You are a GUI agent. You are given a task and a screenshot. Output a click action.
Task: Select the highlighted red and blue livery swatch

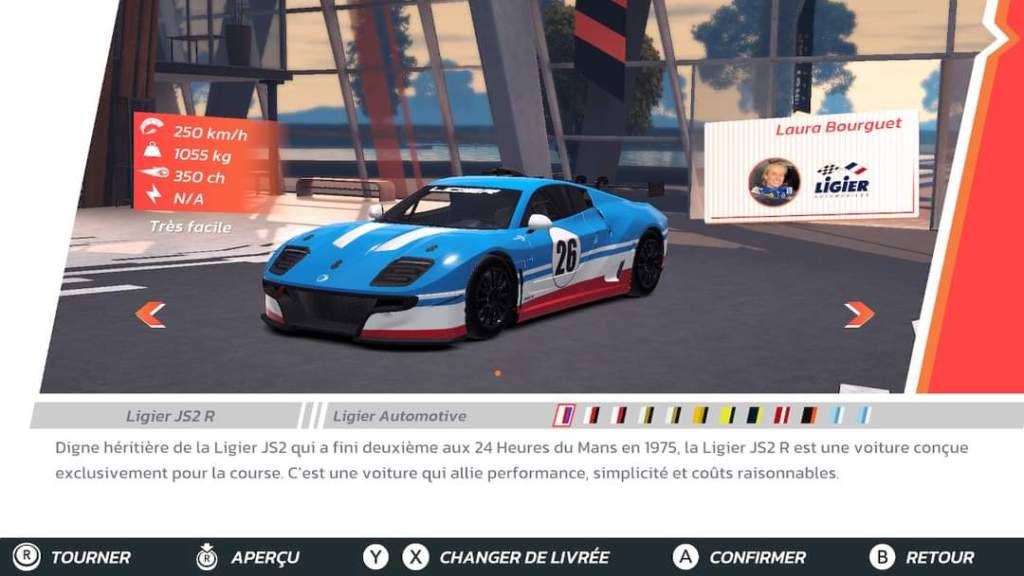point(565,415)
